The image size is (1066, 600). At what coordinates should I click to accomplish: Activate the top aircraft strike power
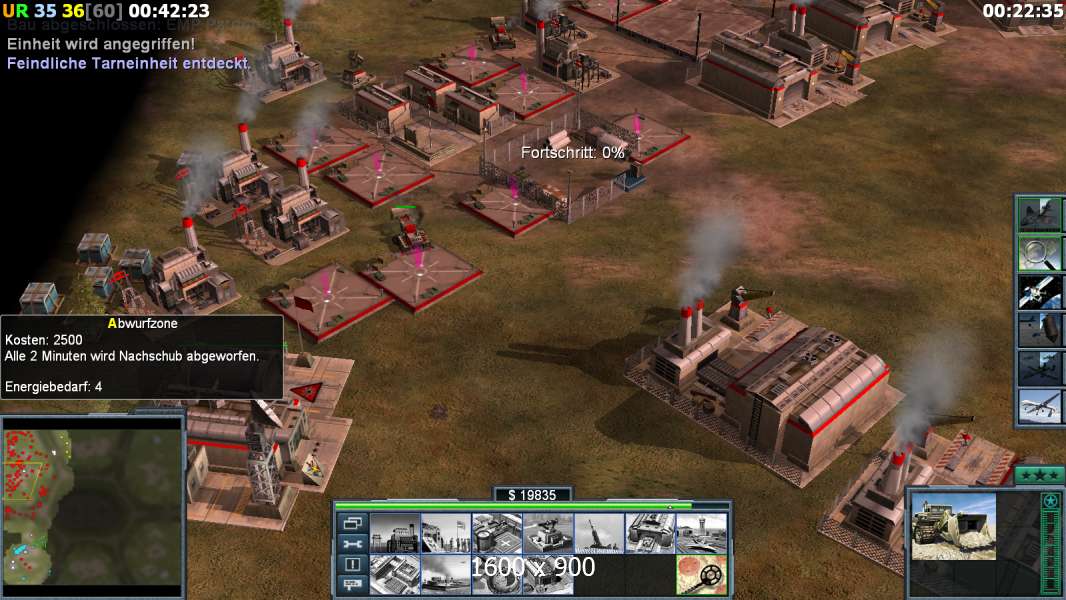(x=1039, y=215)
